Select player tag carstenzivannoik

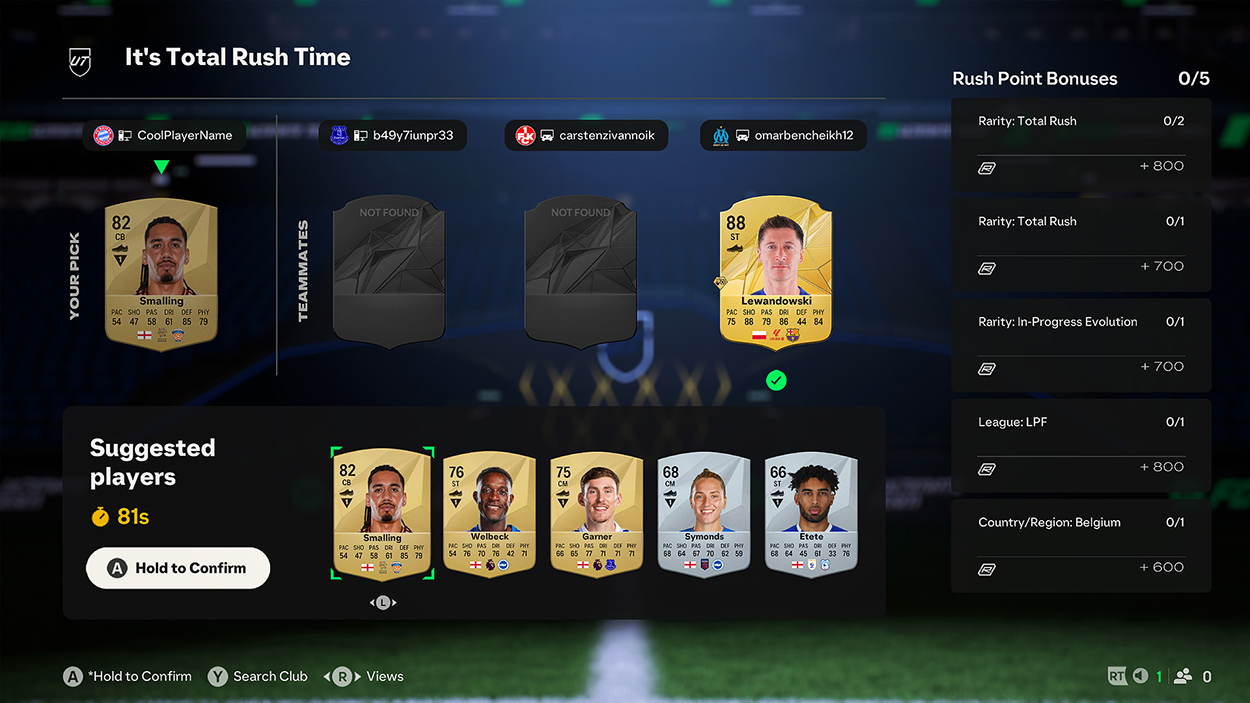click(586, 135)
